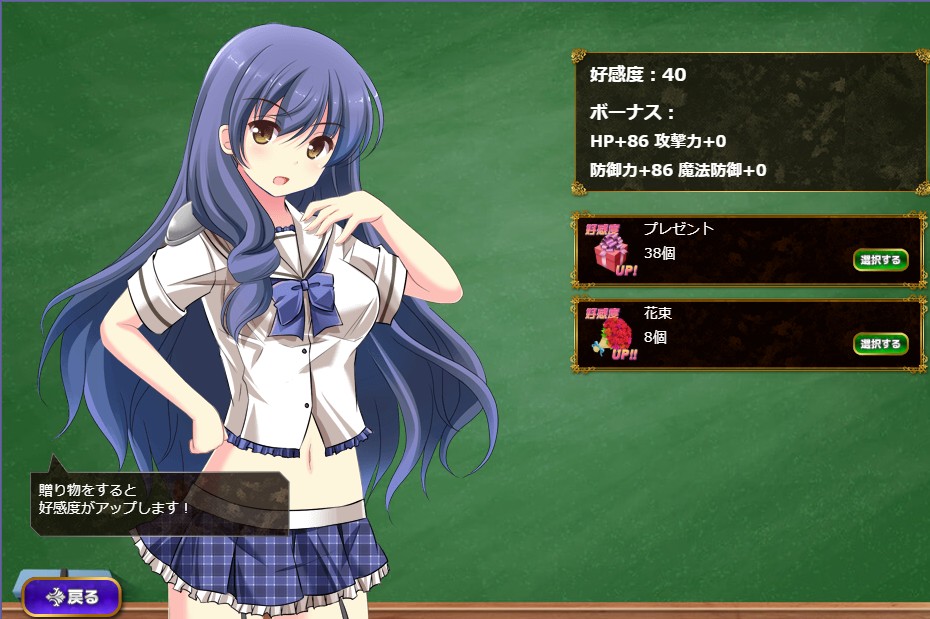The width and height of the screenshot is (930, 619).
Task: Choose 選択する for the 花束 bouquet
Action: 880,344
